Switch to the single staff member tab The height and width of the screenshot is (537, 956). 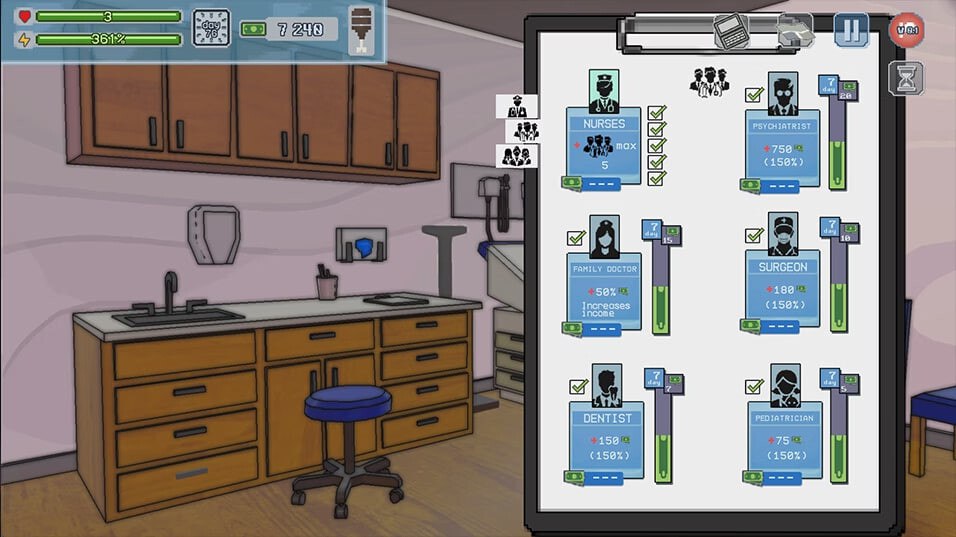(517, 106)
